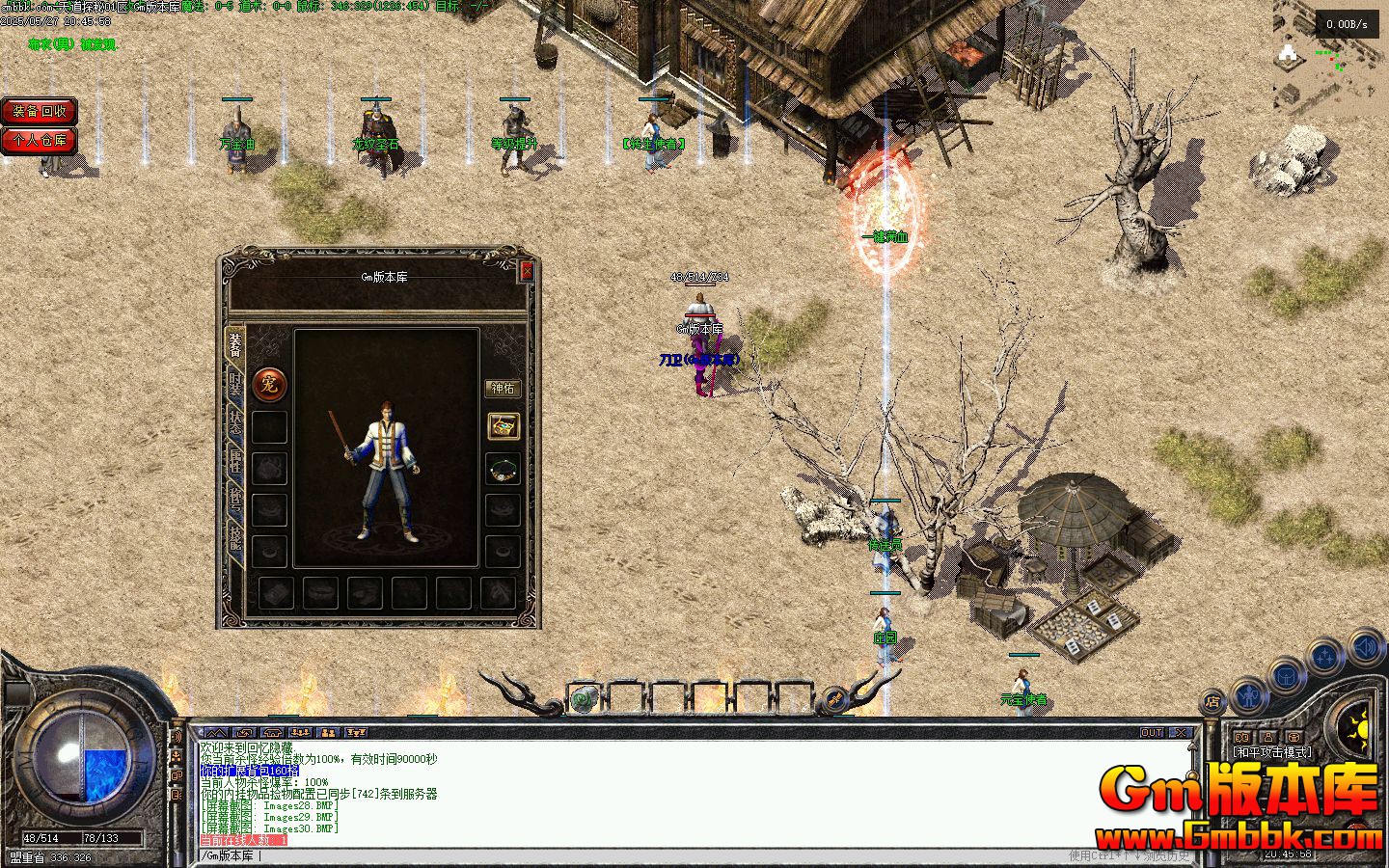The height and width of the screenshot is (868, 1389).
Task: Click the OUT button on chat bar
Action: pyautogui.click(x=1152, y=733)
